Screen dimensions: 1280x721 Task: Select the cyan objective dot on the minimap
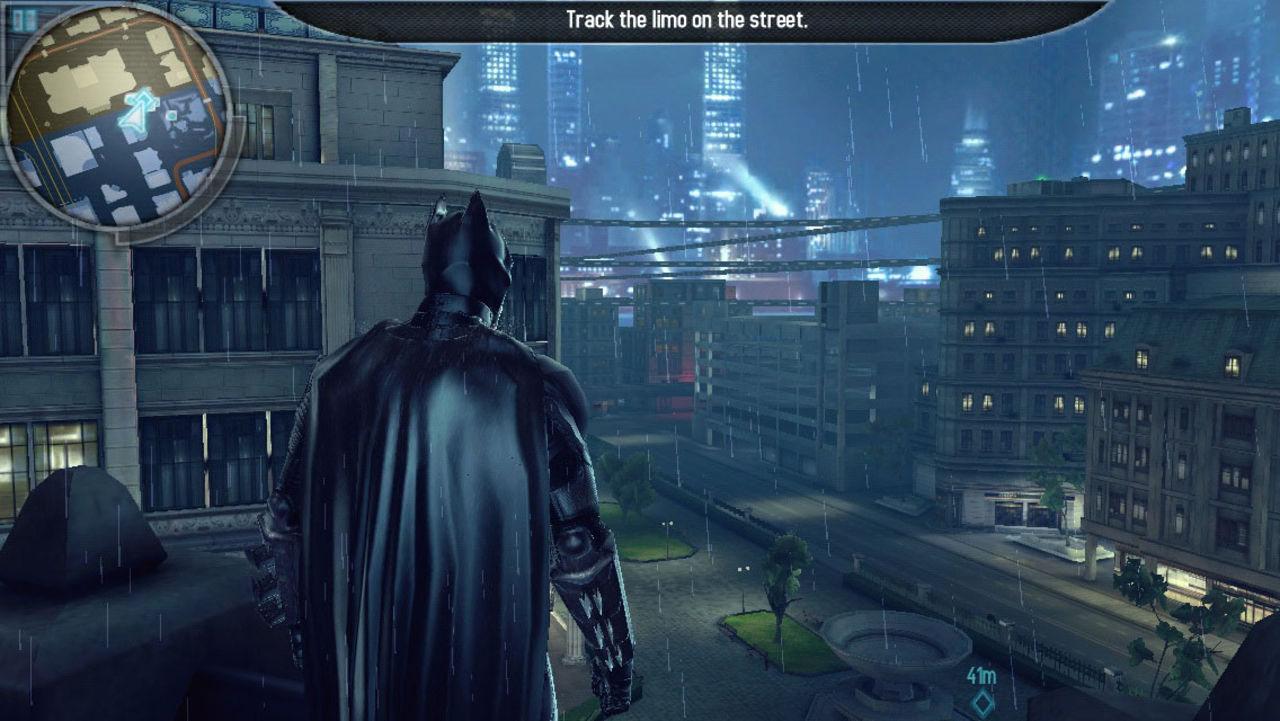click(x=172, y=116)
